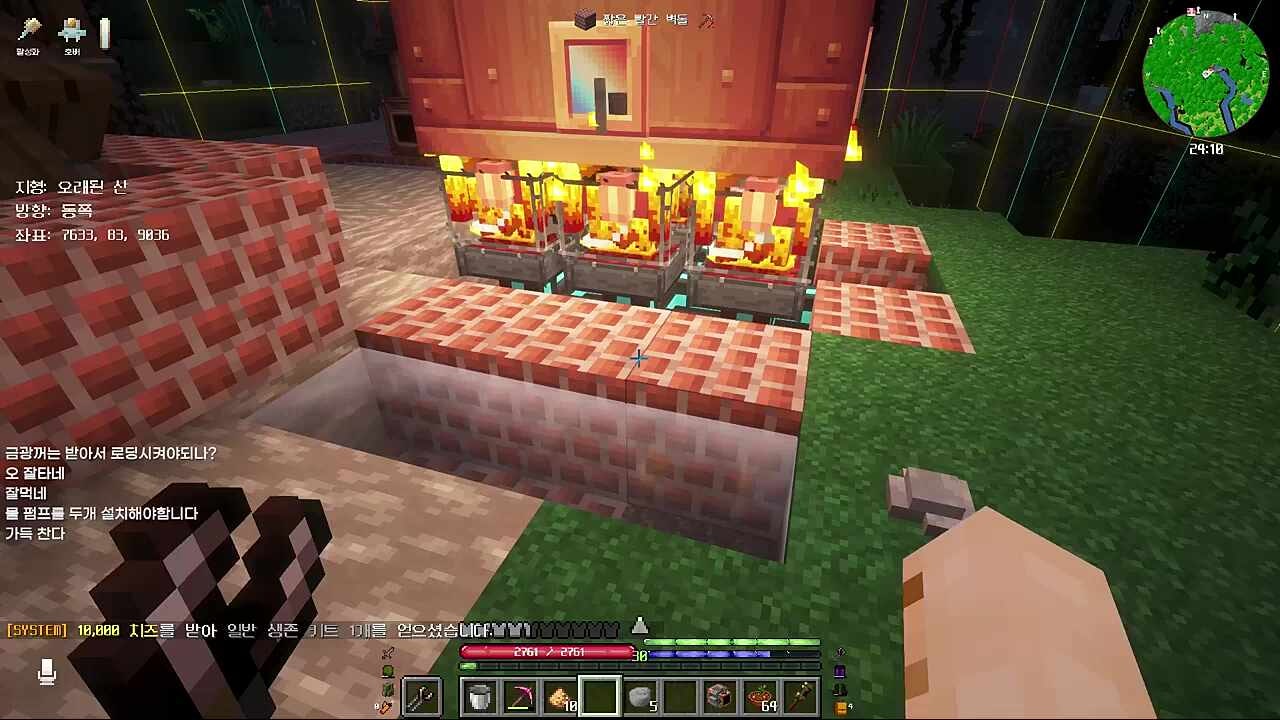1280x720 pixels.
Task: Choose the pink pickaxe hotbar slot
Action: click(x=520, y=697)
